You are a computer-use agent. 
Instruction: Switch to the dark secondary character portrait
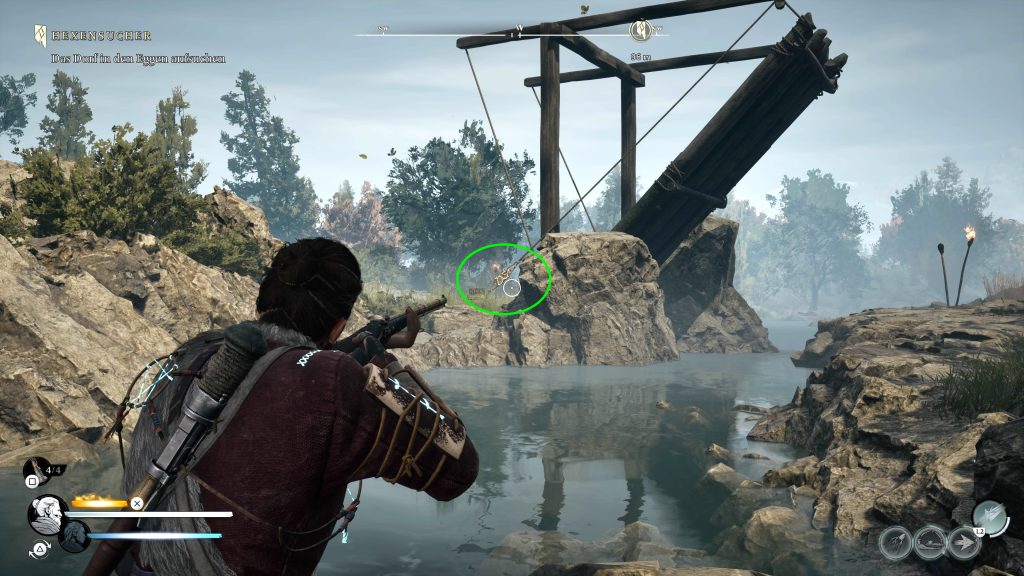click(74, 536)
